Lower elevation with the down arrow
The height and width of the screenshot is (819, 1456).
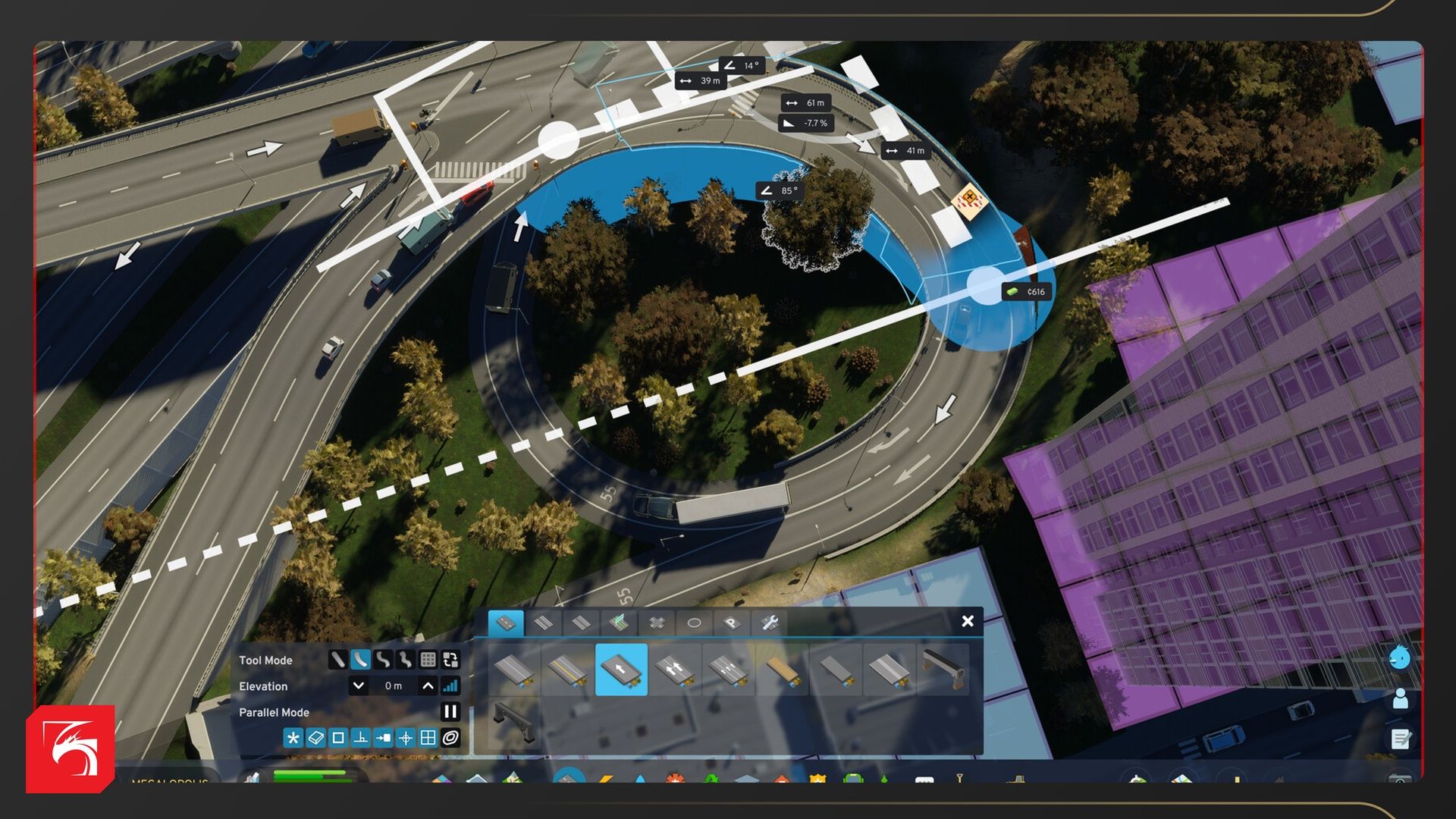pyautogui.click(x=358, y=686)
